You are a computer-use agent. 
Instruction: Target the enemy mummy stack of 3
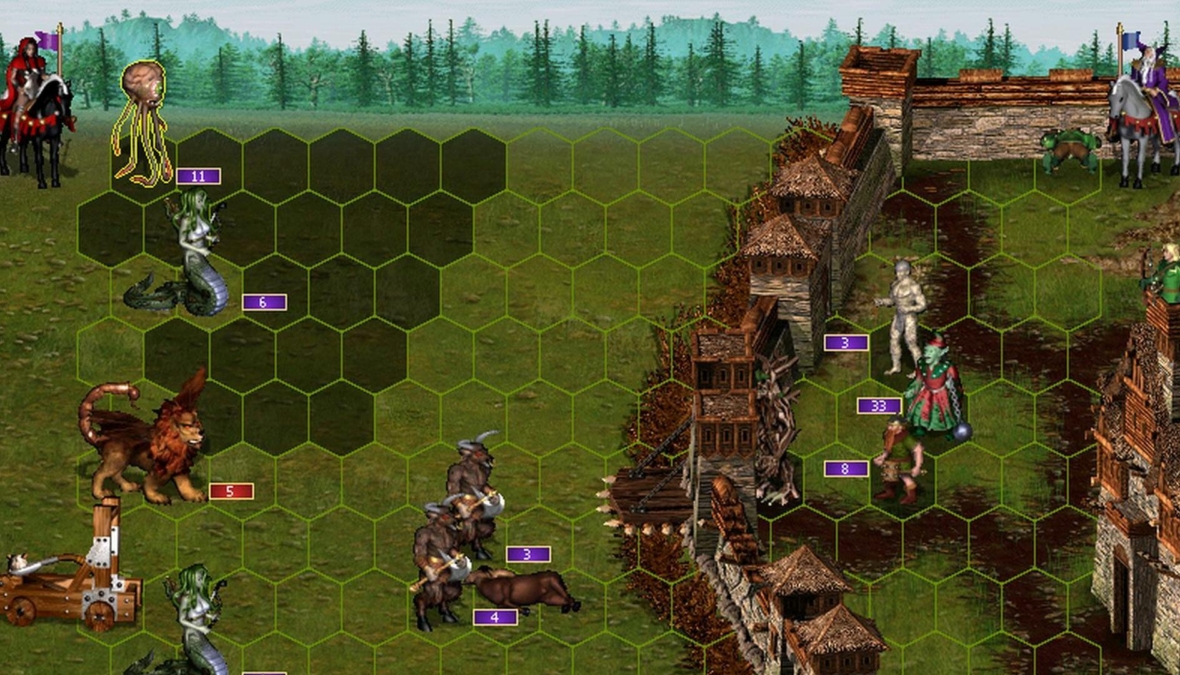907,312
